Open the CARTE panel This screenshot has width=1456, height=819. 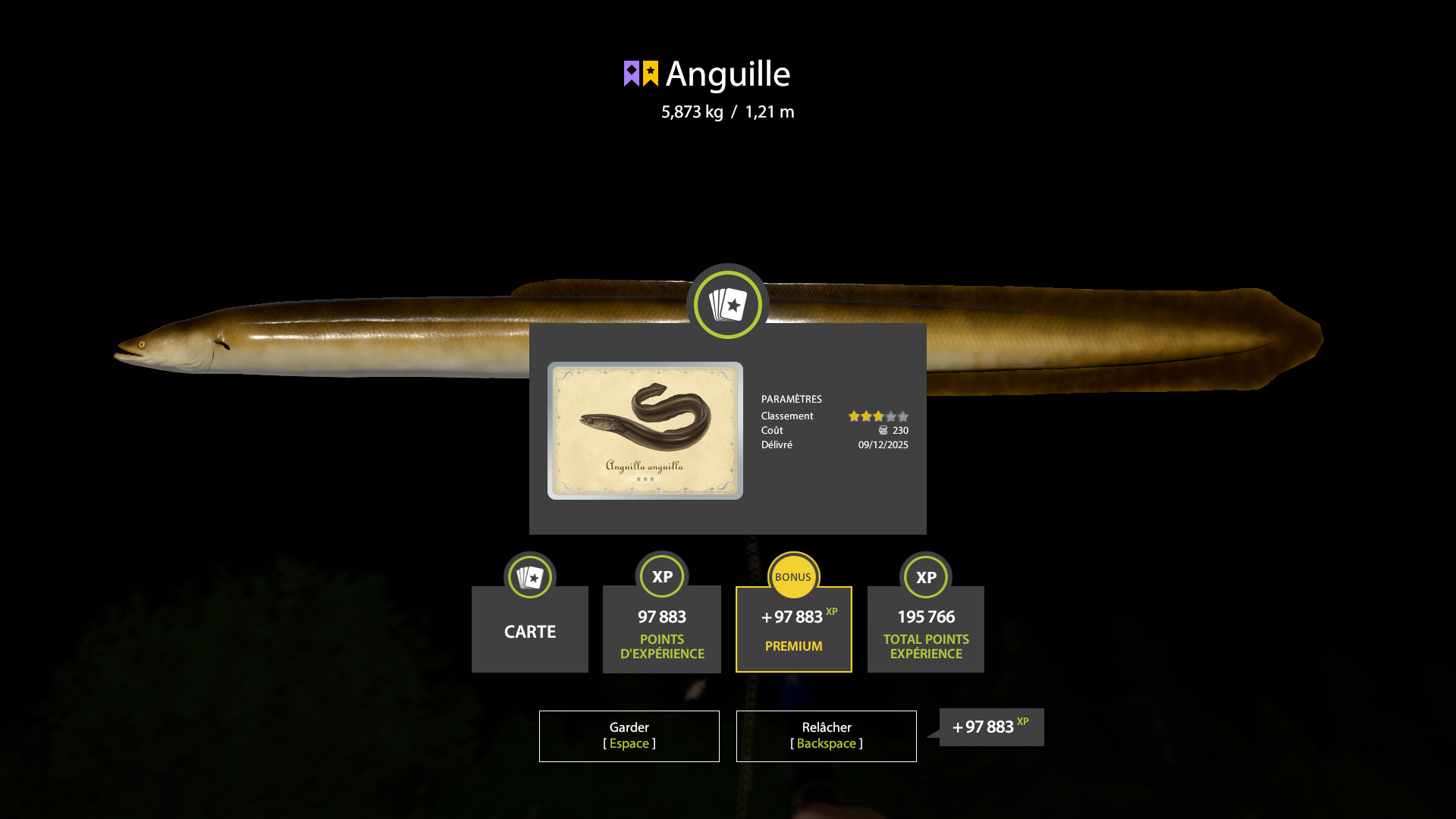tap(529, 630)
